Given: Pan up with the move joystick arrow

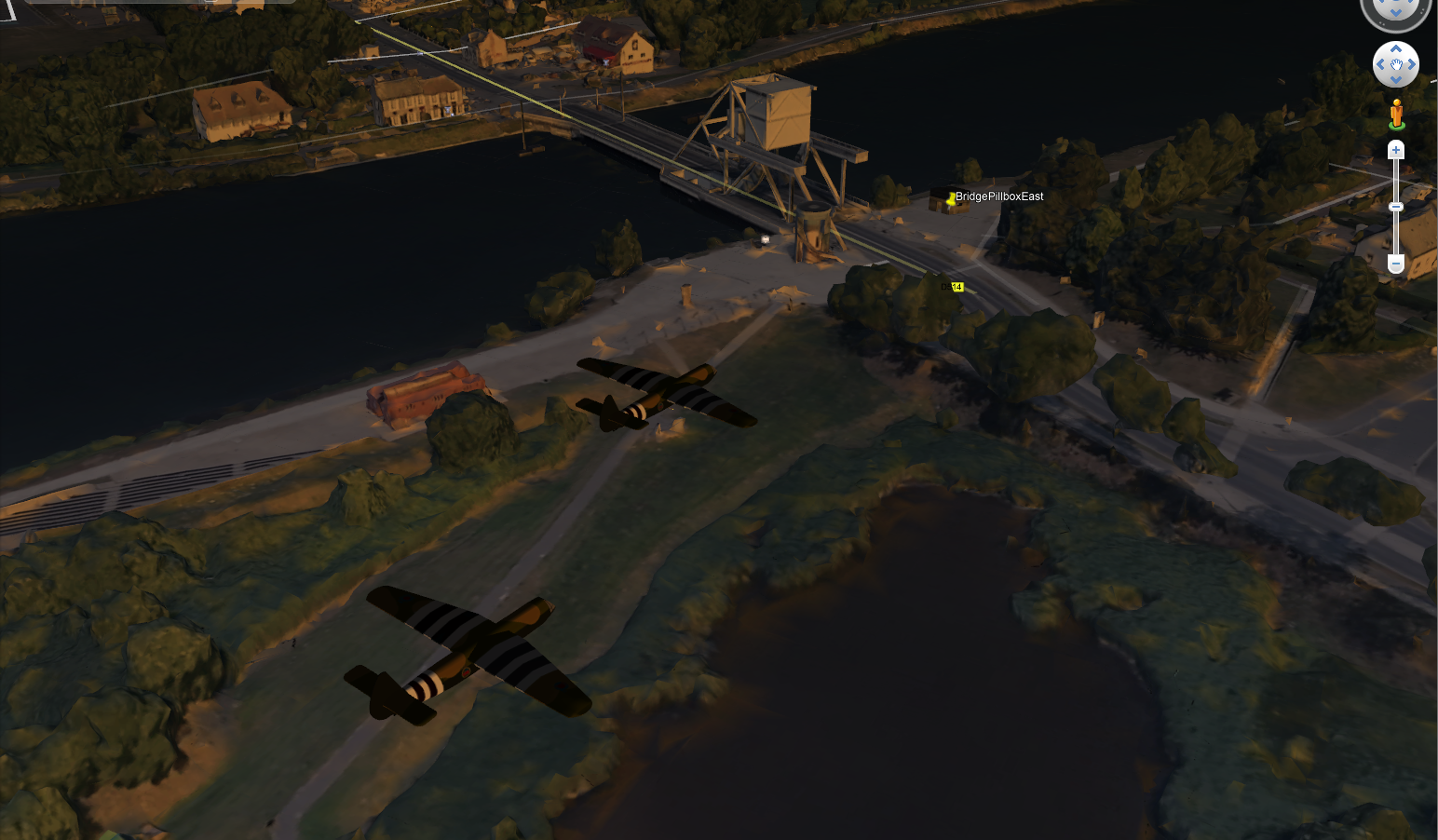Looking at the screenshot, I should pyautogui.click(x=1395, y=49).
